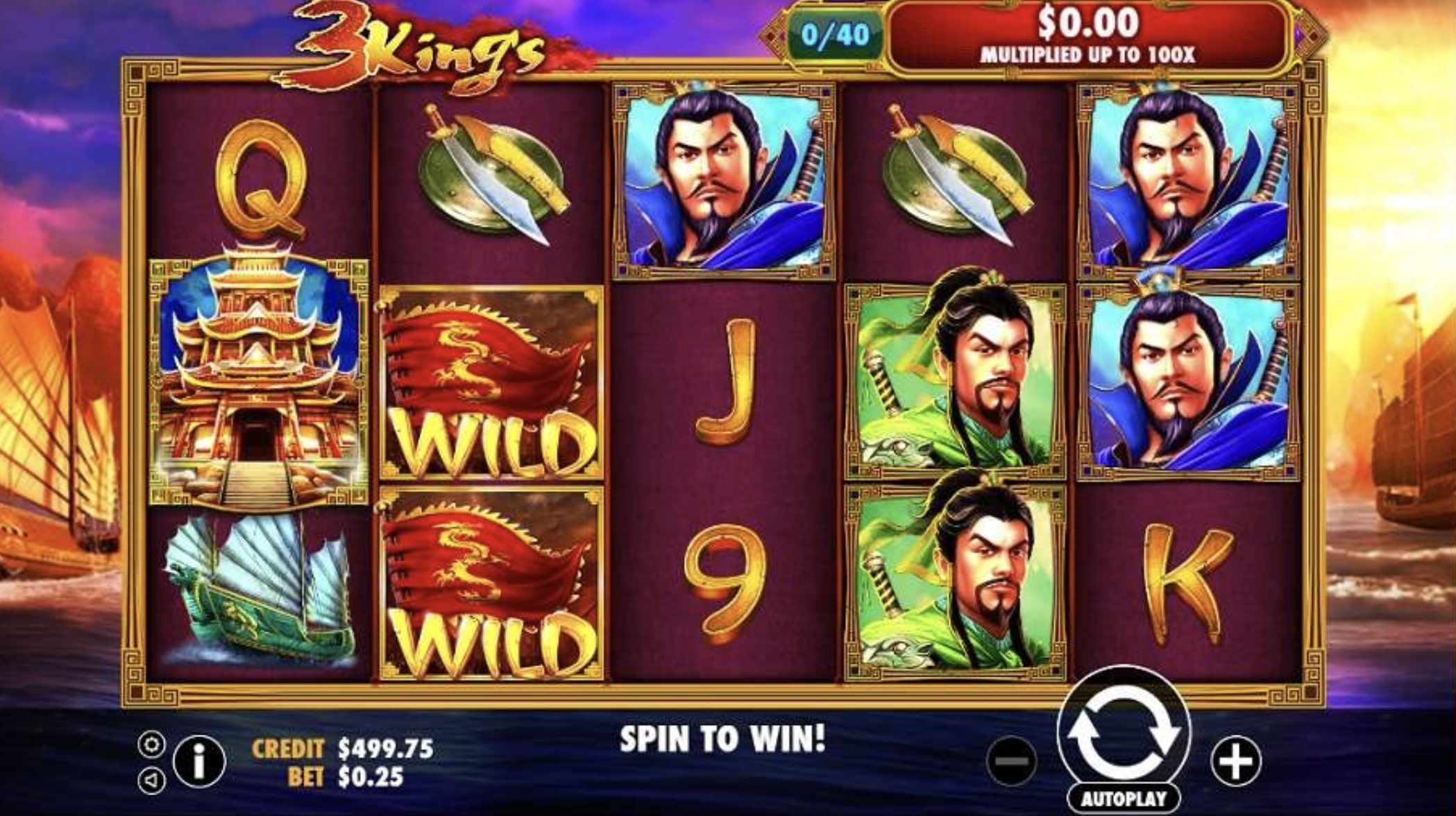Decrease the bet with the minus button
This screenshot has width=1456, height=816.
coord(1012,762)
